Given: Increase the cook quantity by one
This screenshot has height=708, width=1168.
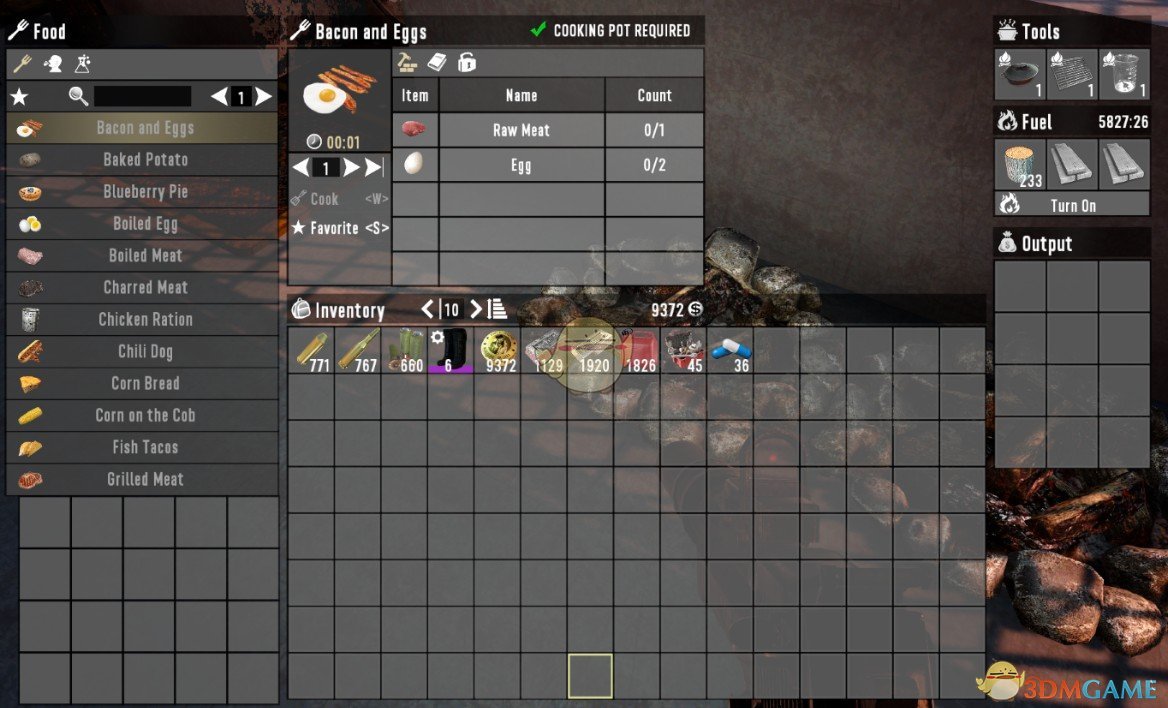Looking at the screenshot, I should click(351, 167).
